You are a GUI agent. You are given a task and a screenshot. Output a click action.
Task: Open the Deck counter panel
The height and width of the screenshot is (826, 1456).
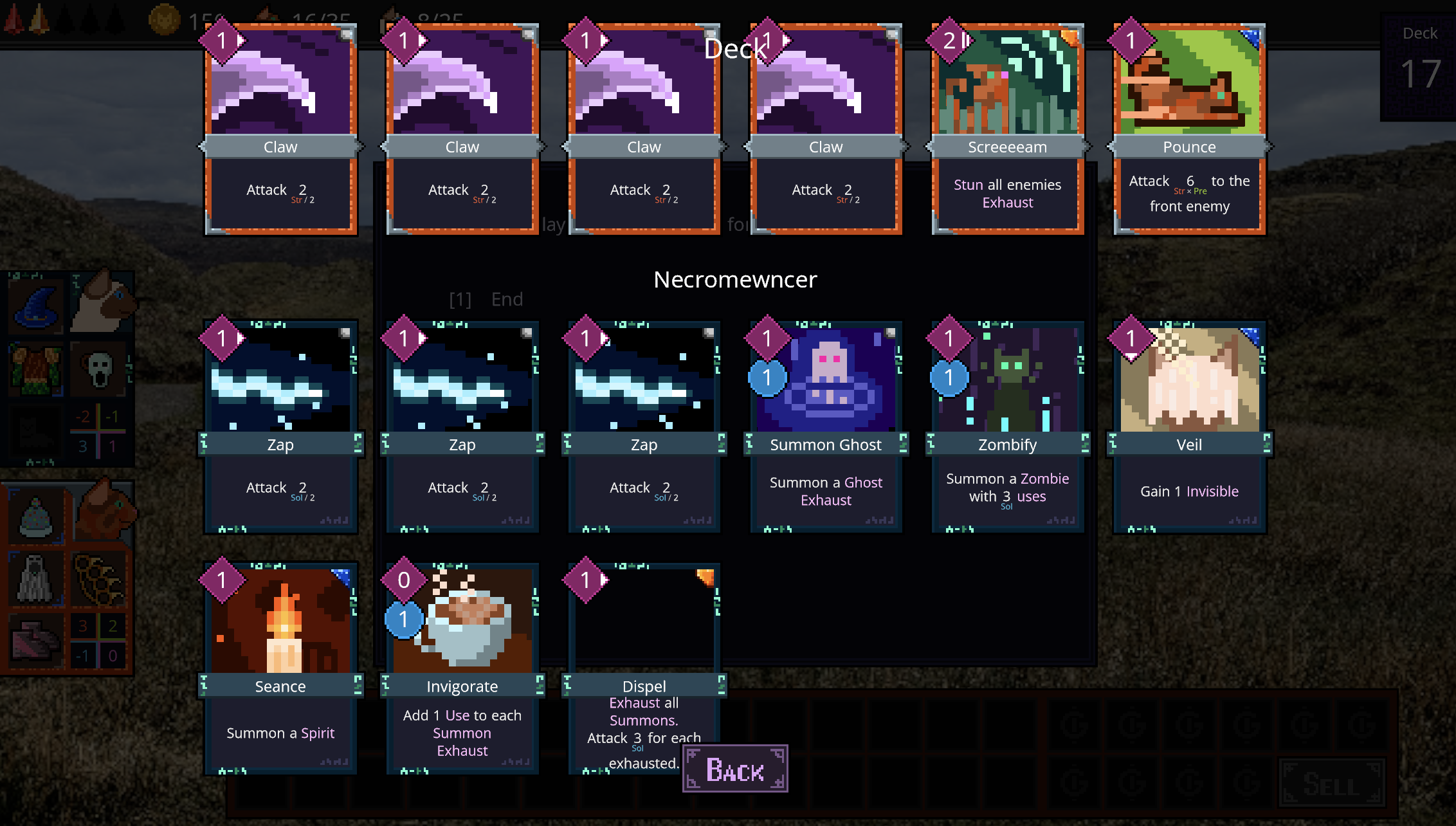tap(1419, 66)
